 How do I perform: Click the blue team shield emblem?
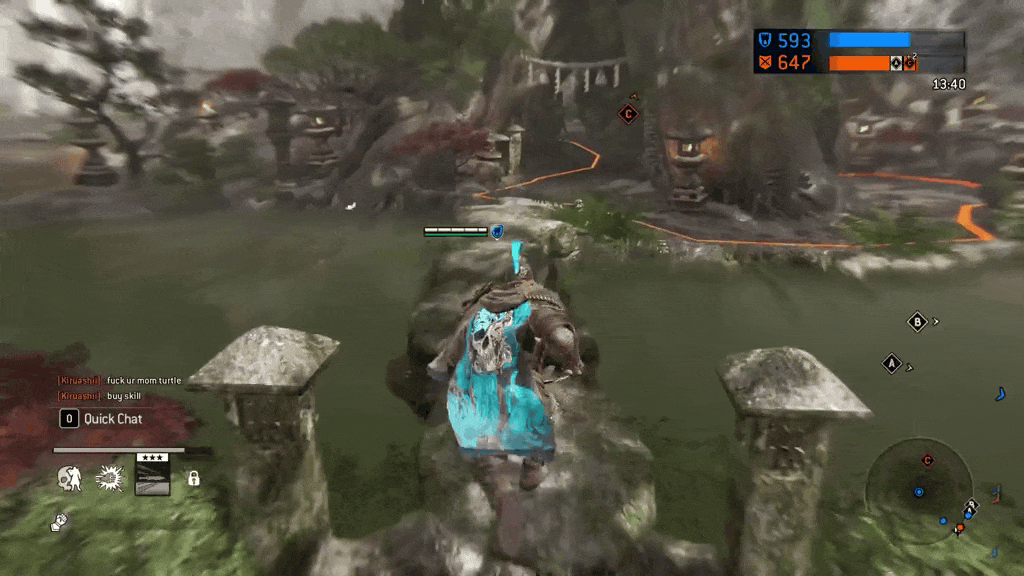[765, 41]
